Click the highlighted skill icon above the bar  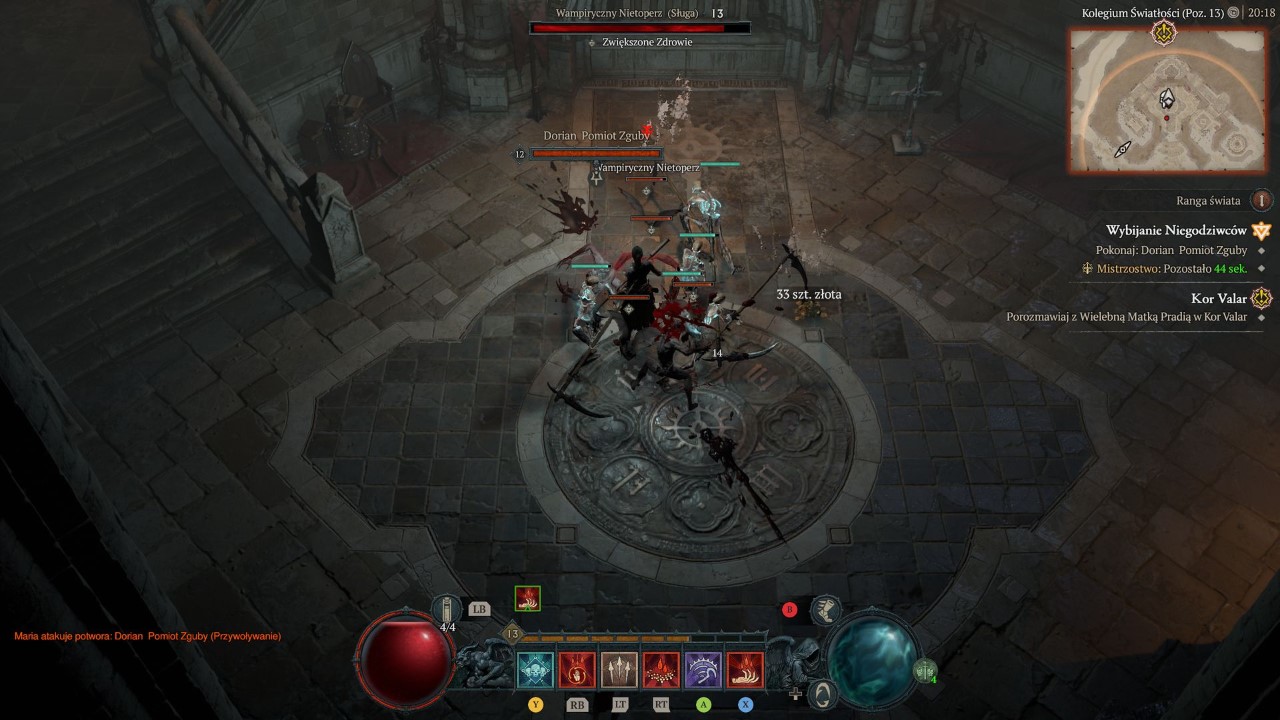(x=527, y=600)
